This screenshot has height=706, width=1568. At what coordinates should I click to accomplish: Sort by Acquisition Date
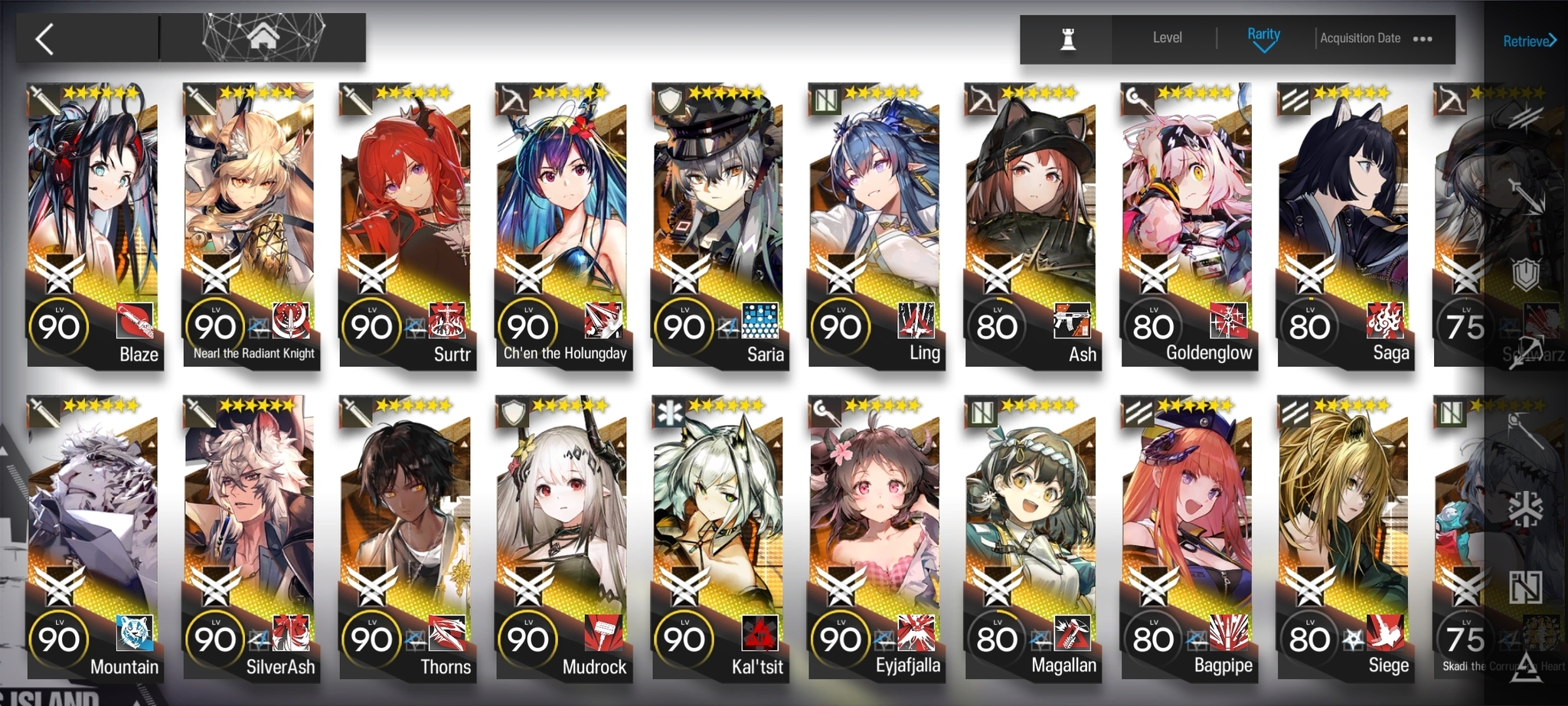(1360, 38)
